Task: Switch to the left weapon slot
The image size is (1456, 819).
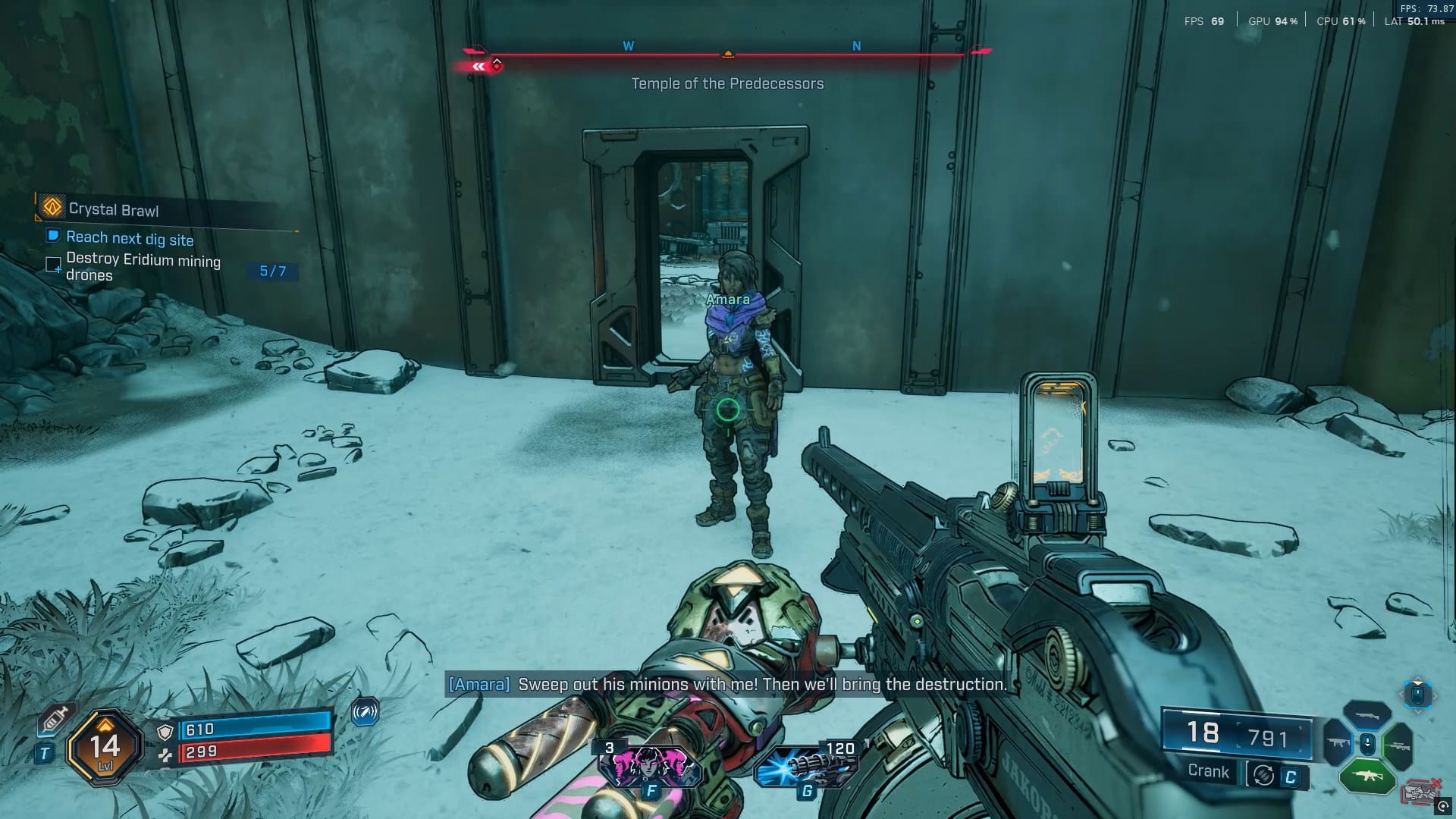Action: (1336, 743)
